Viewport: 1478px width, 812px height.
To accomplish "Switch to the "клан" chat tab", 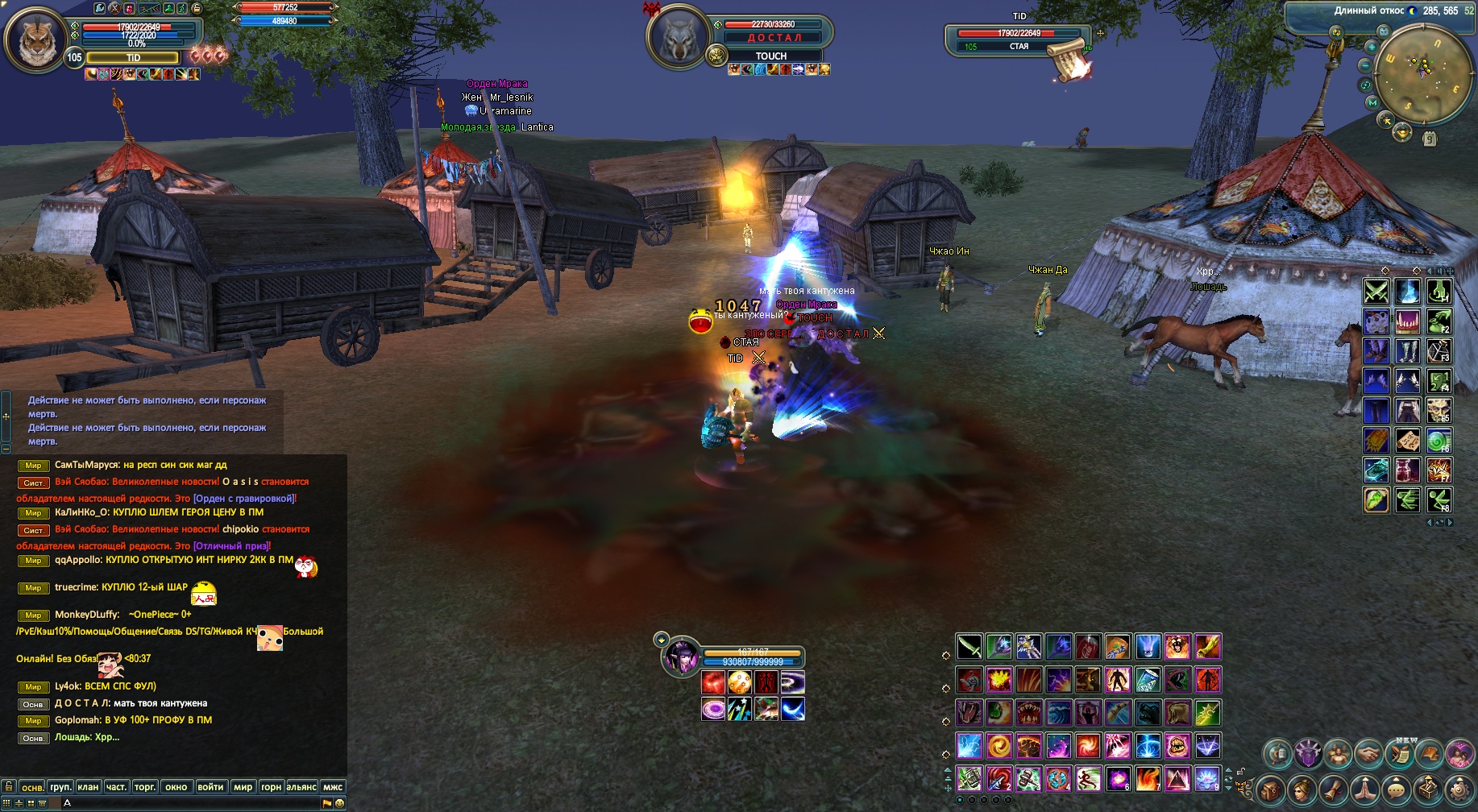I will point(88,787).
